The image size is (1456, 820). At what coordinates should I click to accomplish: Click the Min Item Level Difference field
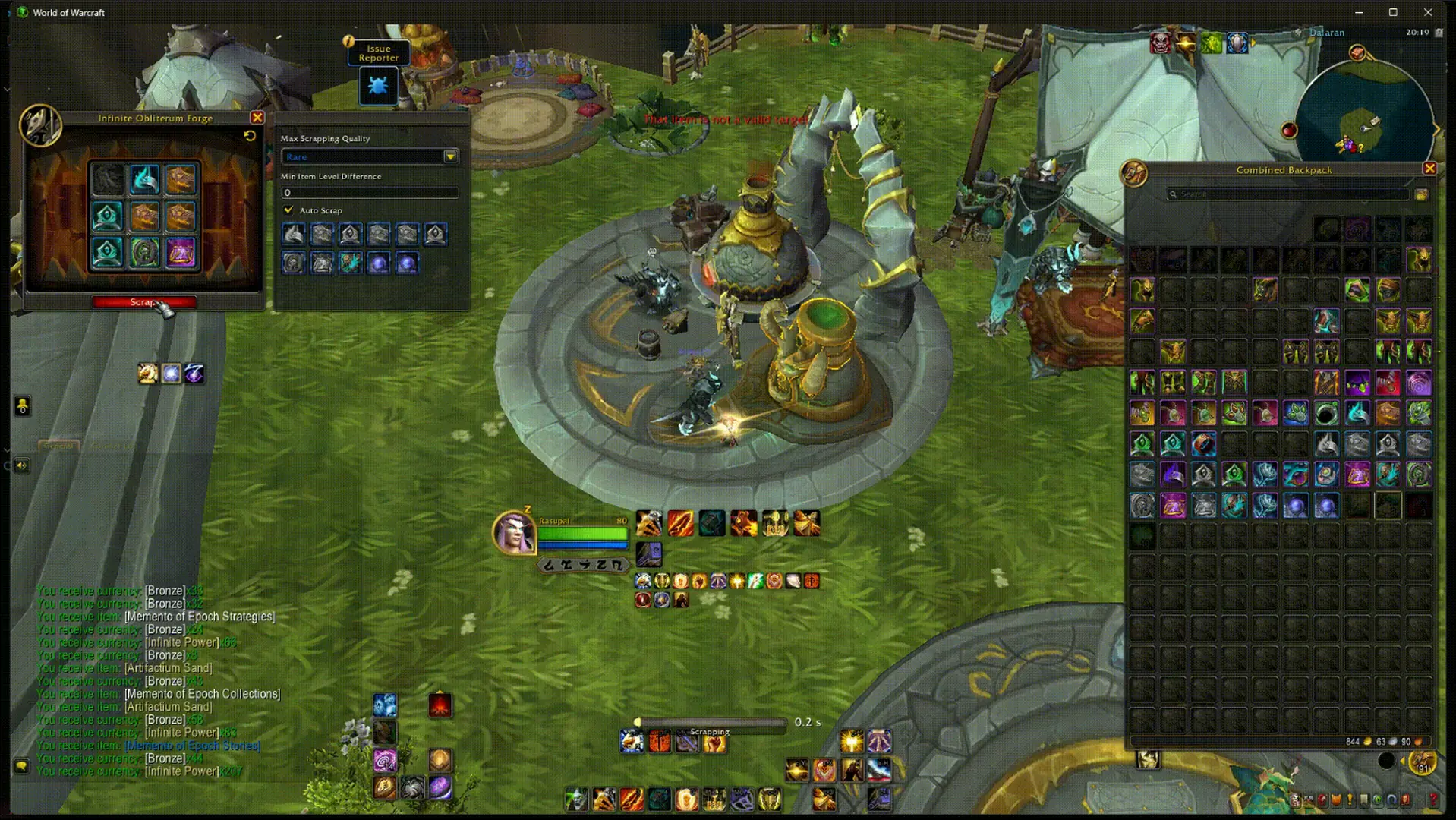pyautogui.click(x=369, y=193)
